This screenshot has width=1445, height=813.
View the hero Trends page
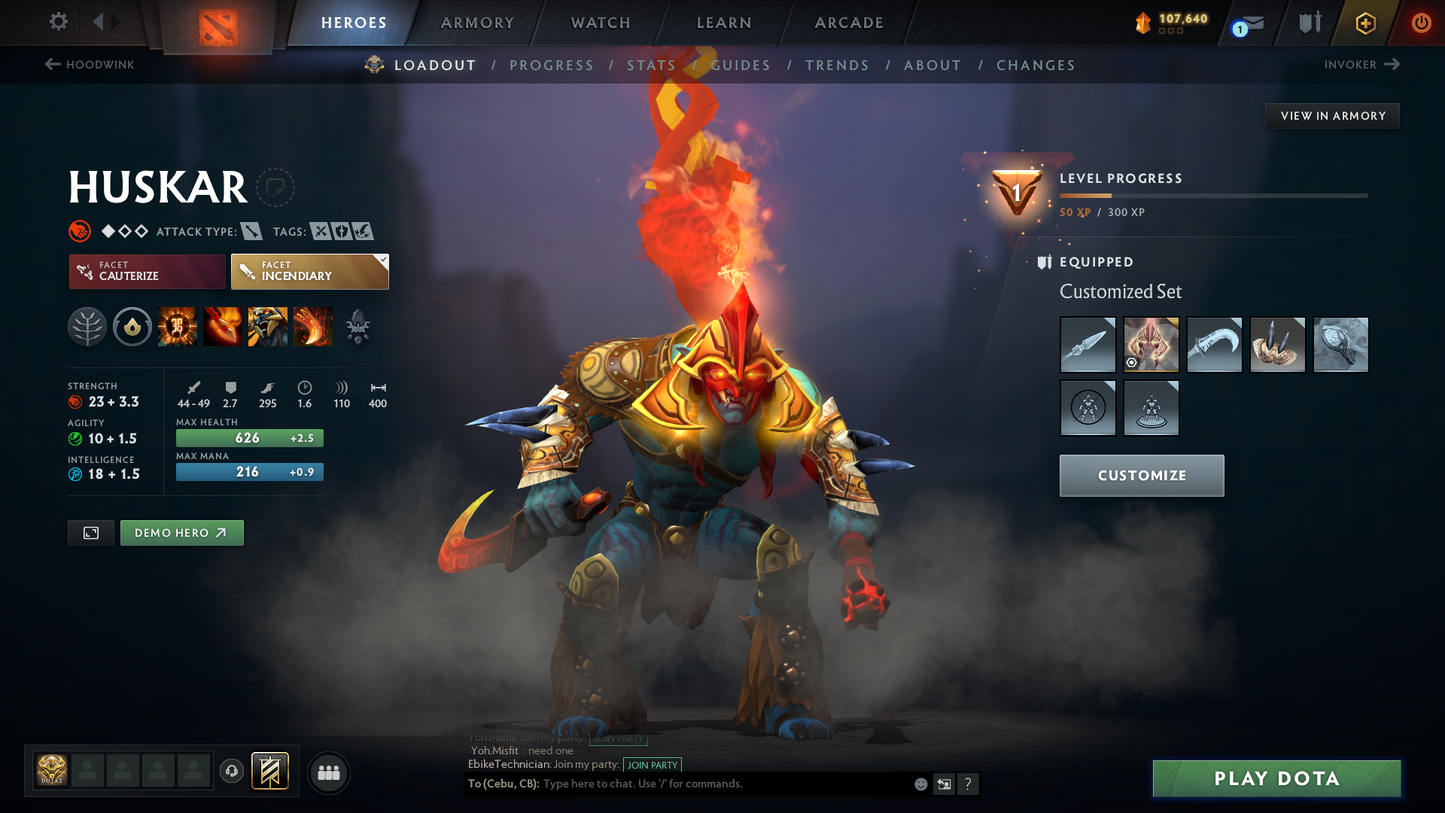coord(837,65)
